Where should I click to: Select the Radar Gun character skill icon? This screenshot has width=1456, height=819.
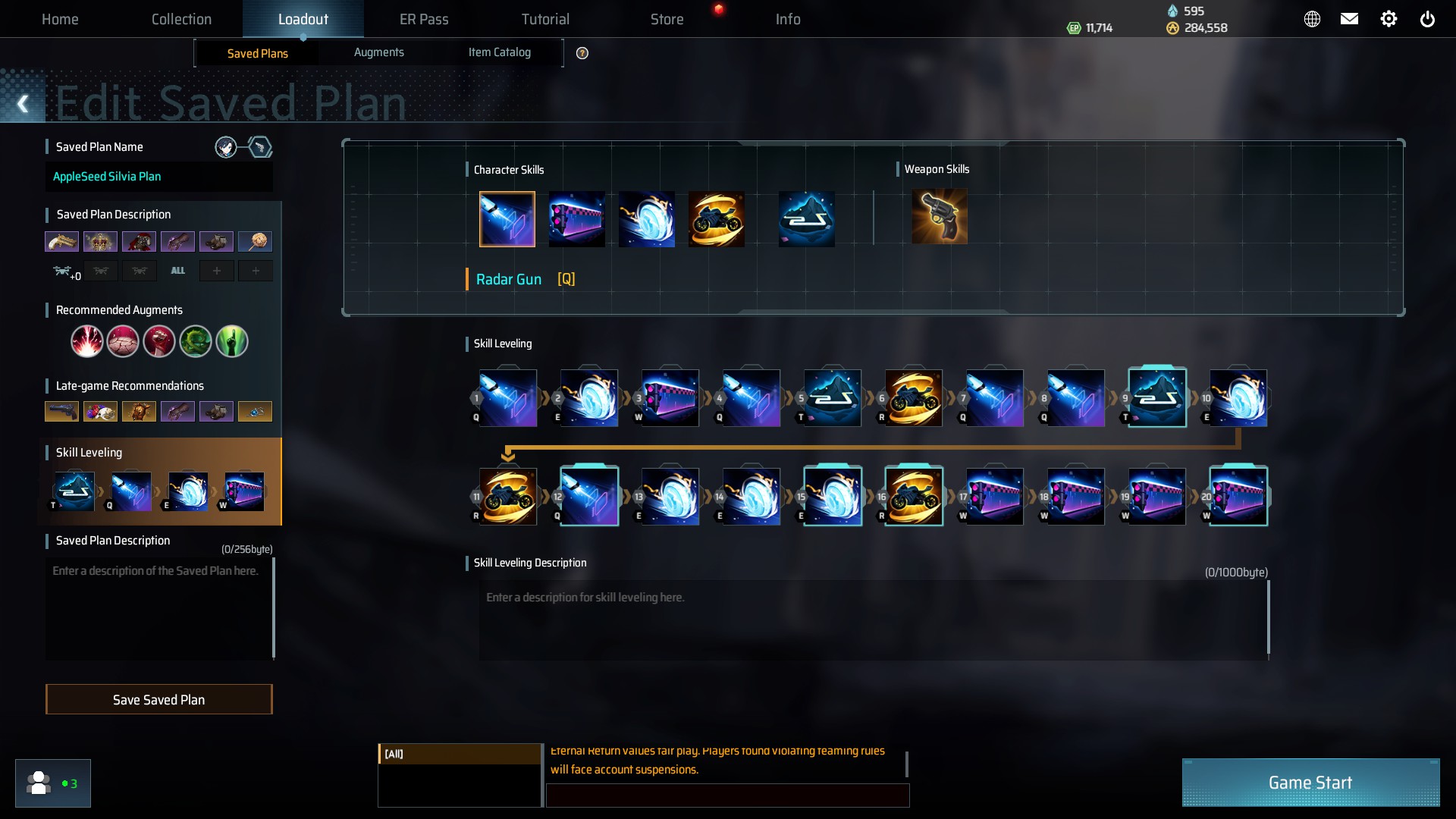pos(507,219)
